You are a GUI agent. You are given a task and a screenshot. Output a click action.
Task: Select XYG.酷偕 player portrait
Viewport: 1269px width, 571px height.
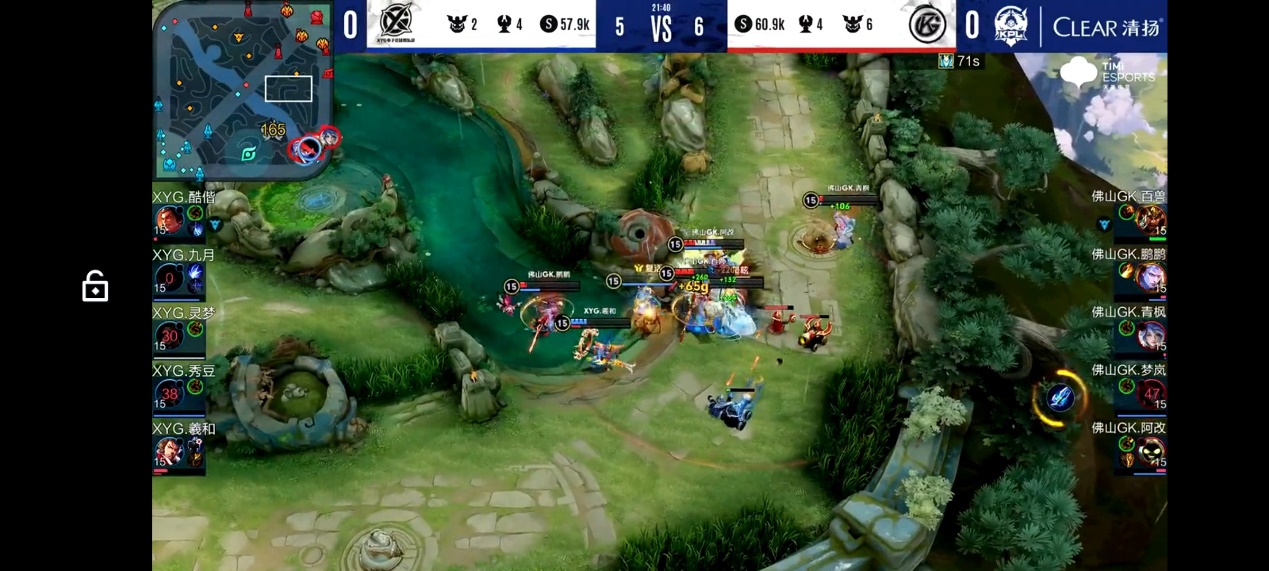click(x=169, y=221)
